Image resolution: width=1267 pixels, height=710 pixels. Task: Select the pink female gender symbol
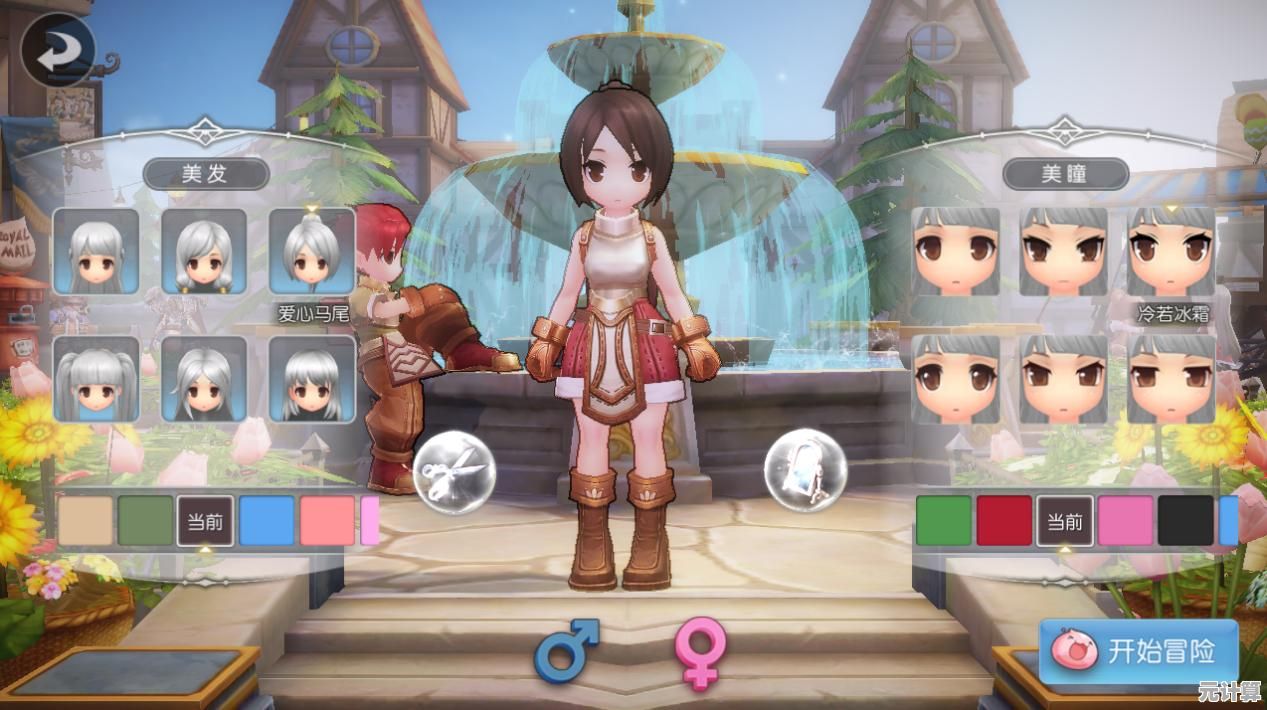coord(699,652)
